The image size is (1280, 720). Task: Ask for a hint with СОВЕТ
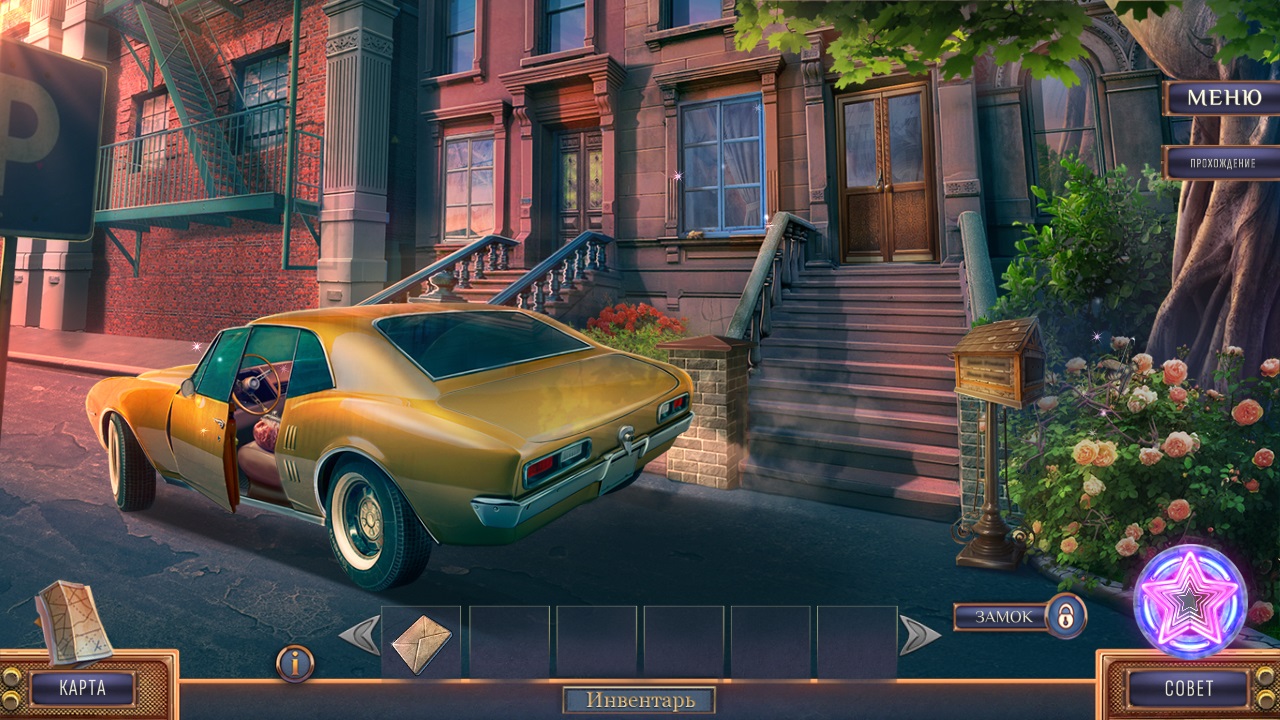(1188, 688)
